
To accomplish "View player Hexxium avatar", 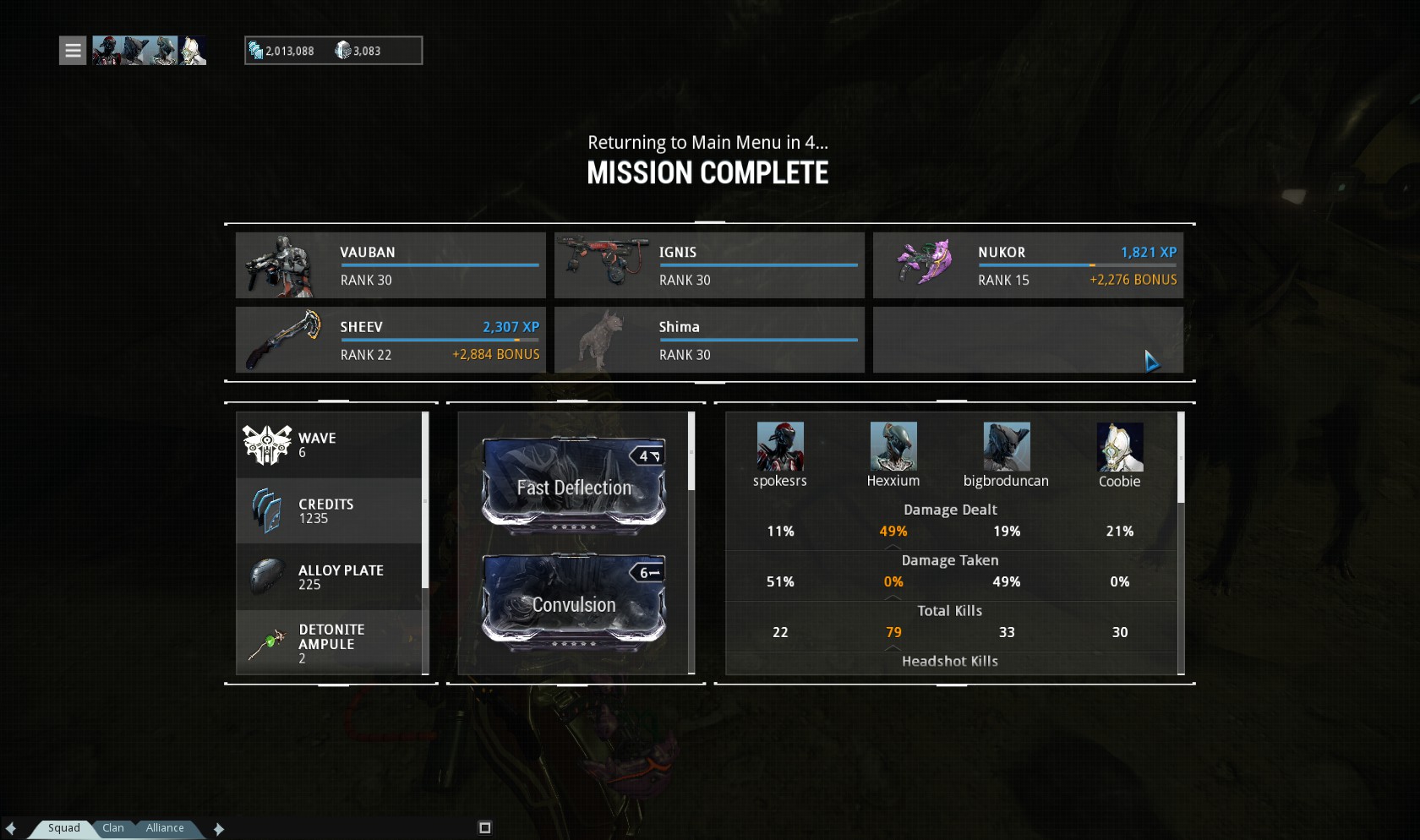I will point(893,447).
